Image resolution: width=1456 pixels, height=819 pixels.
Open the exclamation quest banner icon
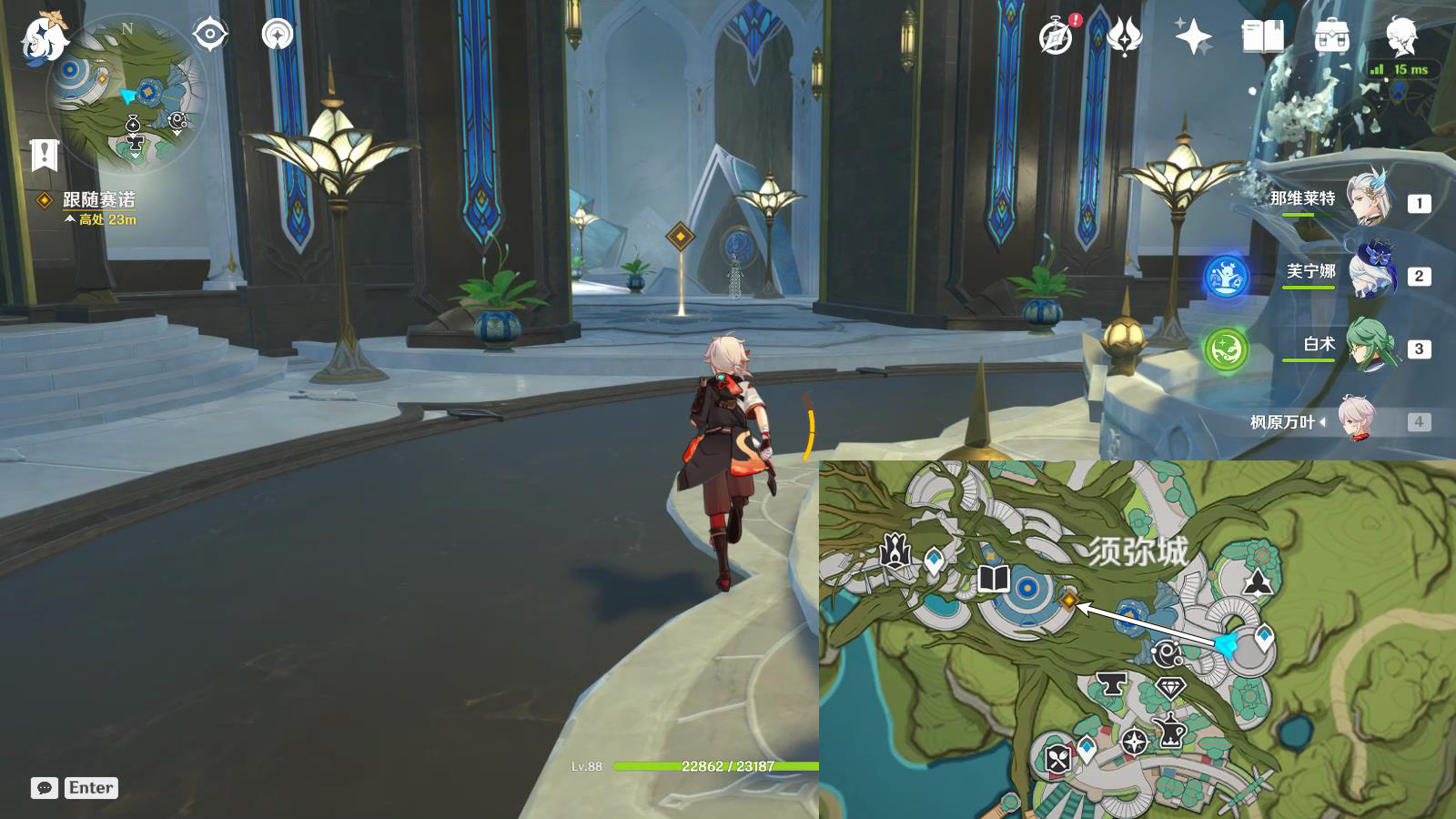pyautogui.click(x=44, y=156)
